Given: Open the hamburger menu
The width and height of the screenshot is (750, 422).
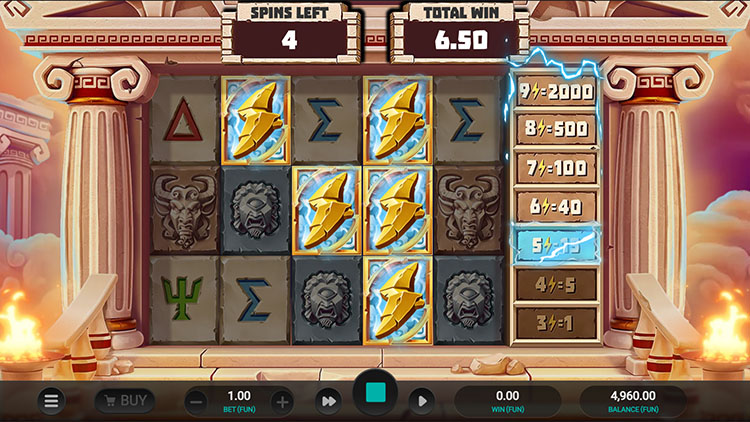Looking at the screenshot, I should (51, 401).
